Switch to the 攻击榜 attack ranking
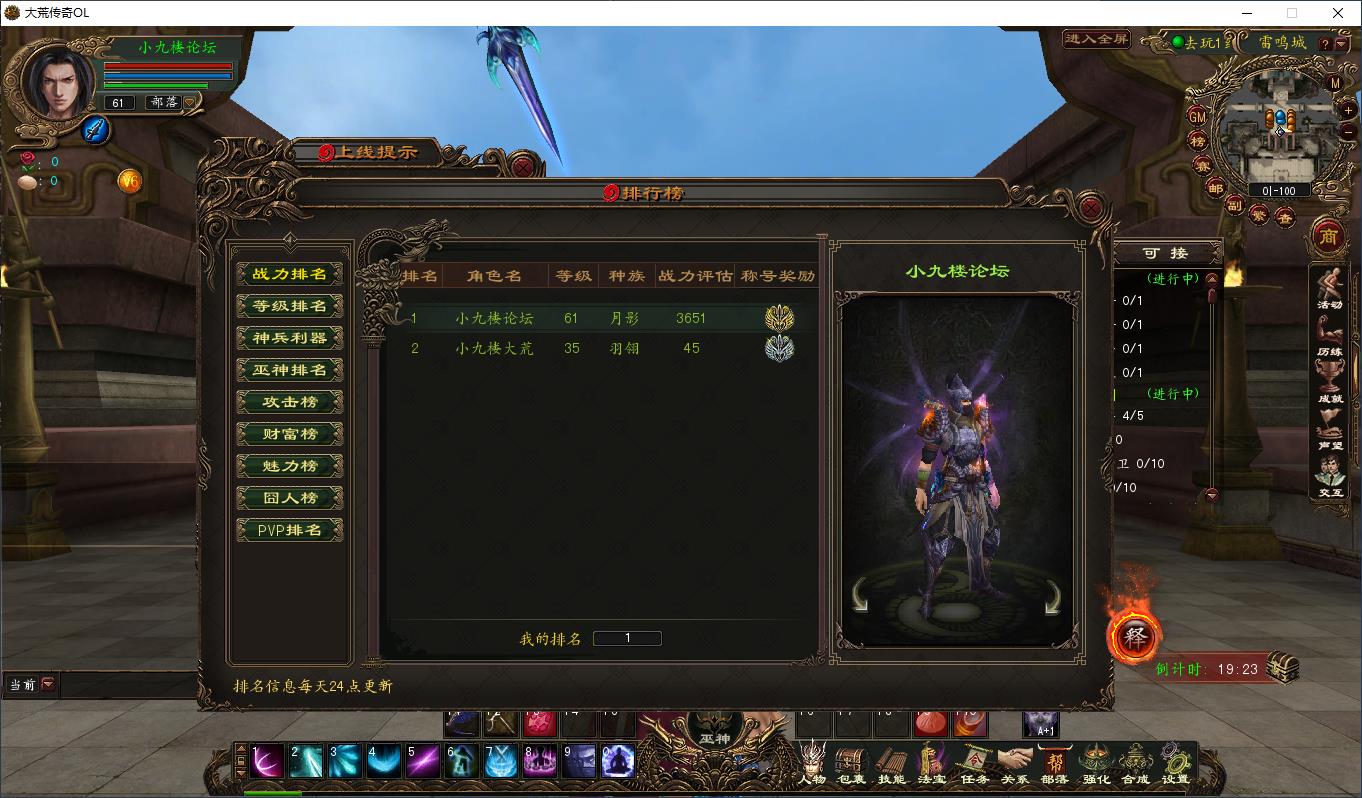Image resolution: width=1362 pixels, height=798 pixels. click(x=290, y=402)
